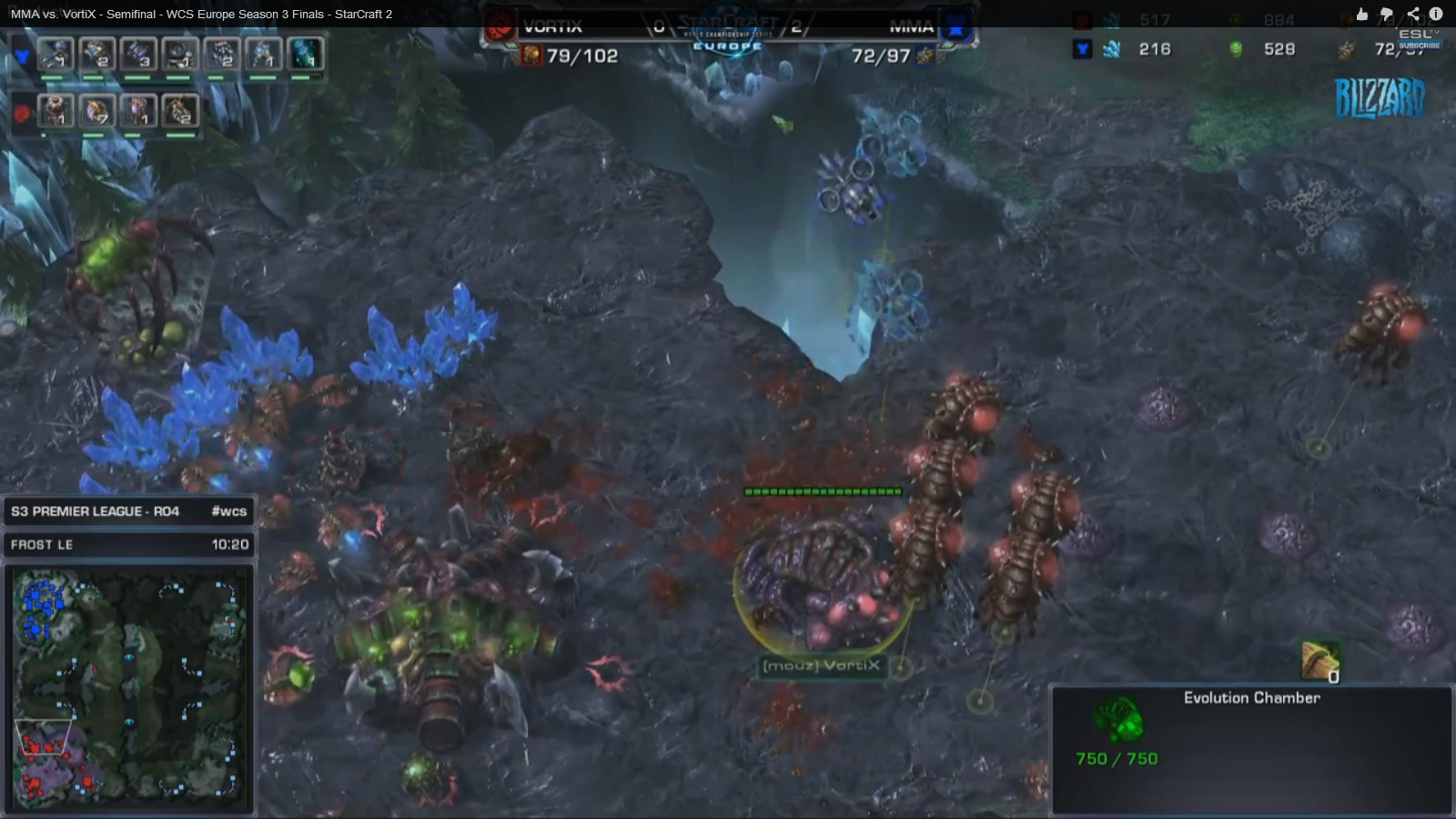Like the video with thumbs up
This screenshot has height=819, width=1456.
[x=1361, y=14]
